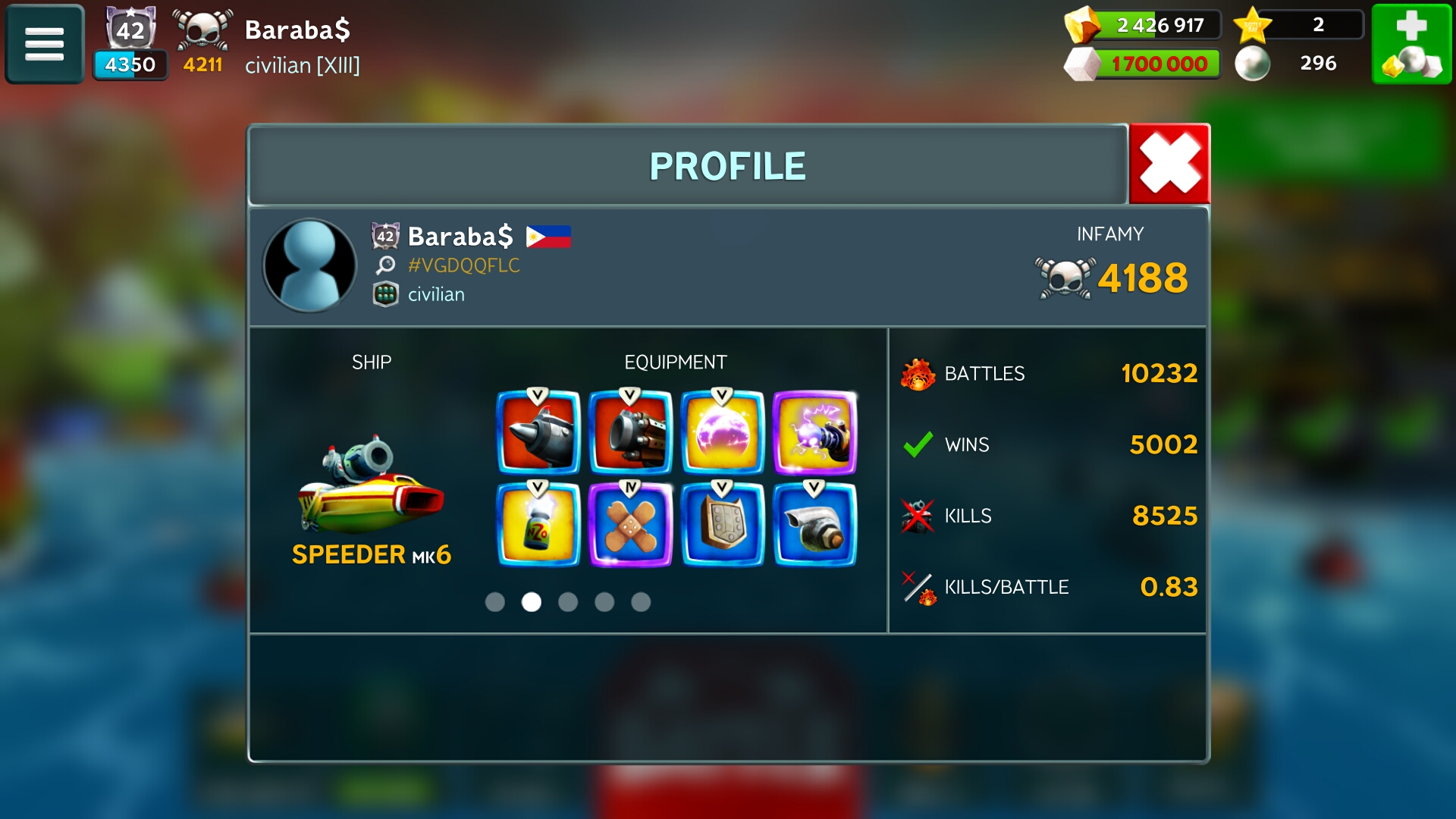Select the lightning tesla gun equipment slot
The height and width of the screenshot is (819, 1456).
point(814,432)
